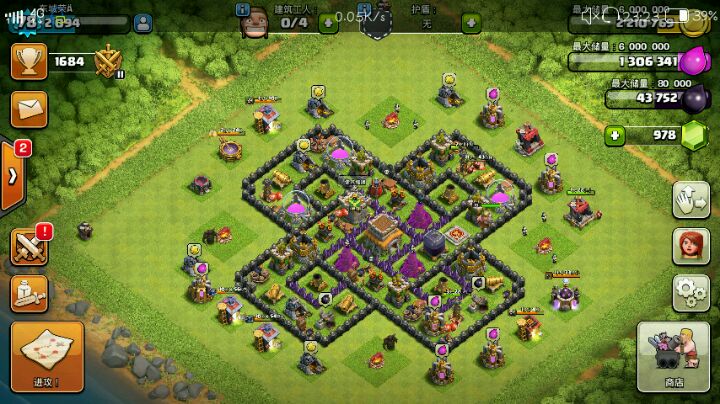This screenshot has height=404, width=720.
Task: Expand the chat panel arrow tab
Action: 13,174
